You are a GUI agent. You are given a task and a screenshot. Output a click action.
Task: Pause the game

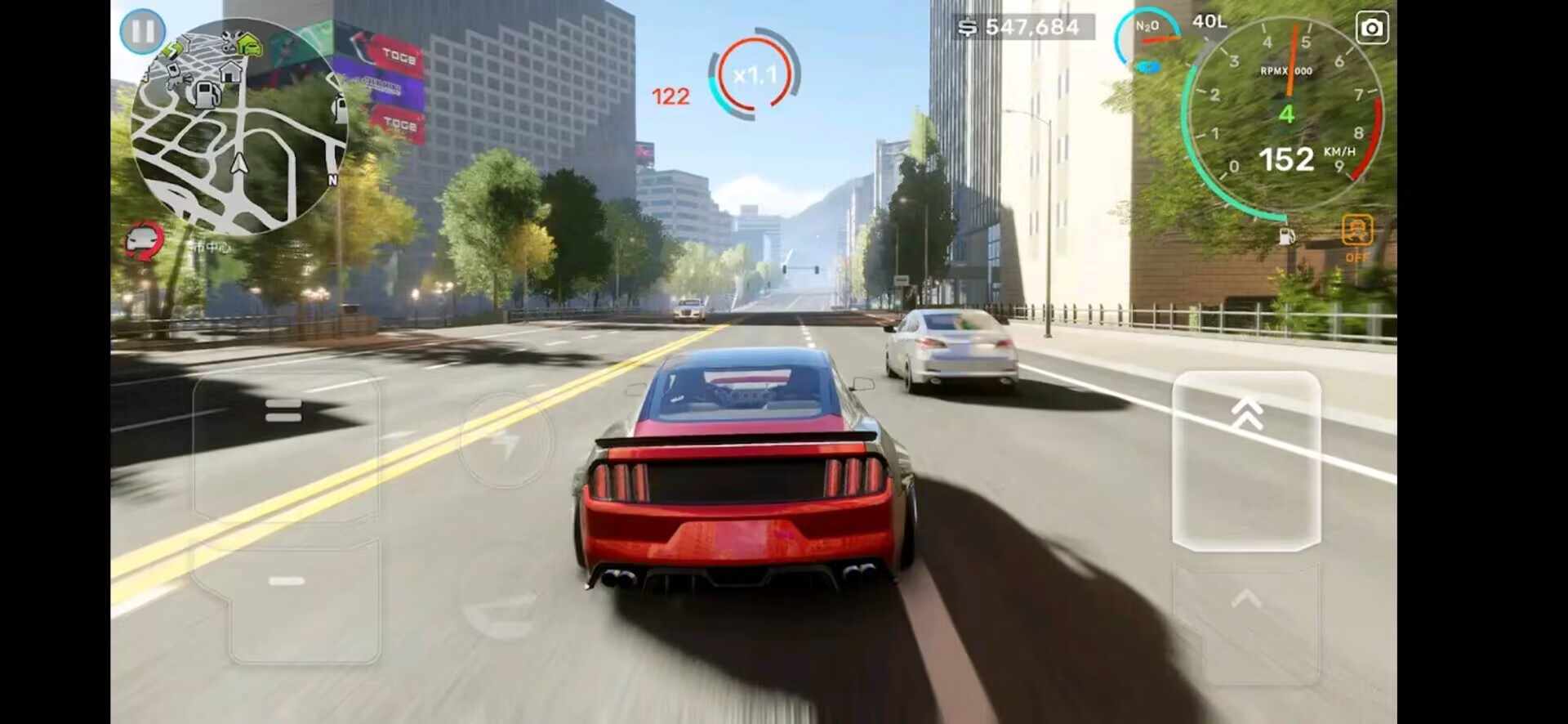144,31
